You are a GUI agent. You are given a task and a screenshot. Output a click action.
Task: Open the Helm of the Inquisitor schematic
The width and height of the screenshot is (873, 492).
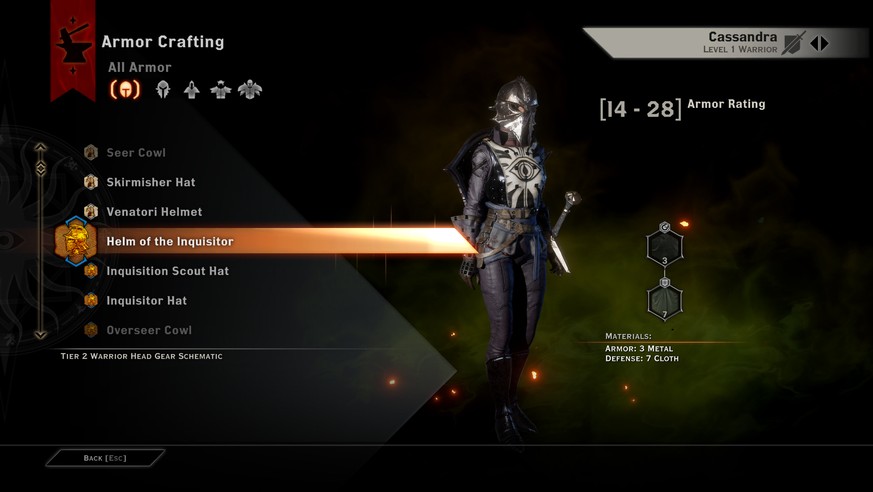(170, 241)
